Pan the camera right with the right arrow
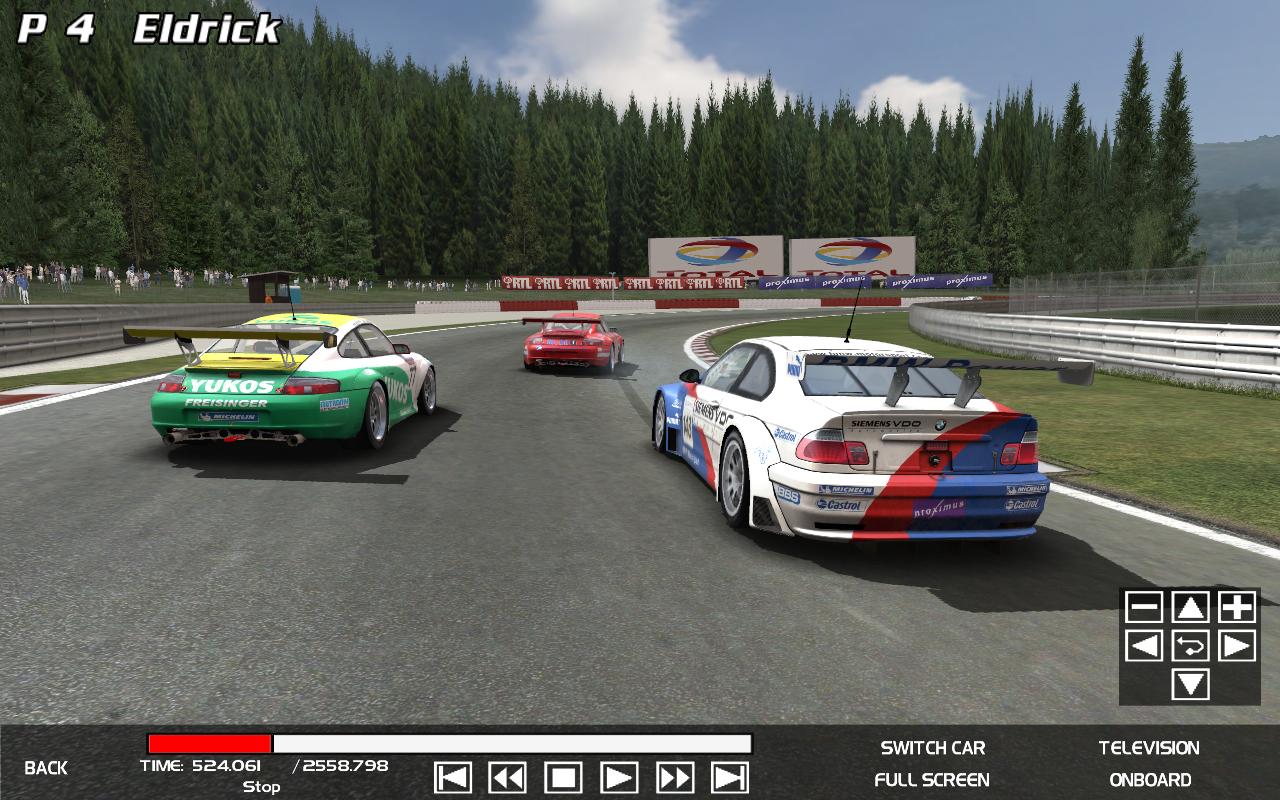 pyautogui.click(x=1237, y=646)
